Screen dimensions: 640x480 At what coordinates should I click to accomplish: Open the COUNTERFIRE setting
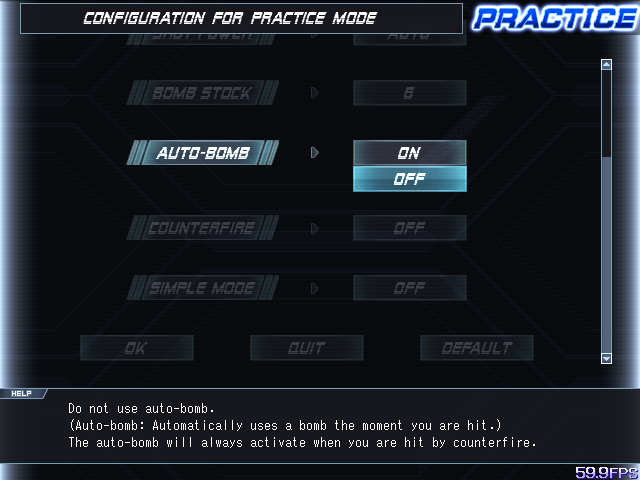coord(203,228)
